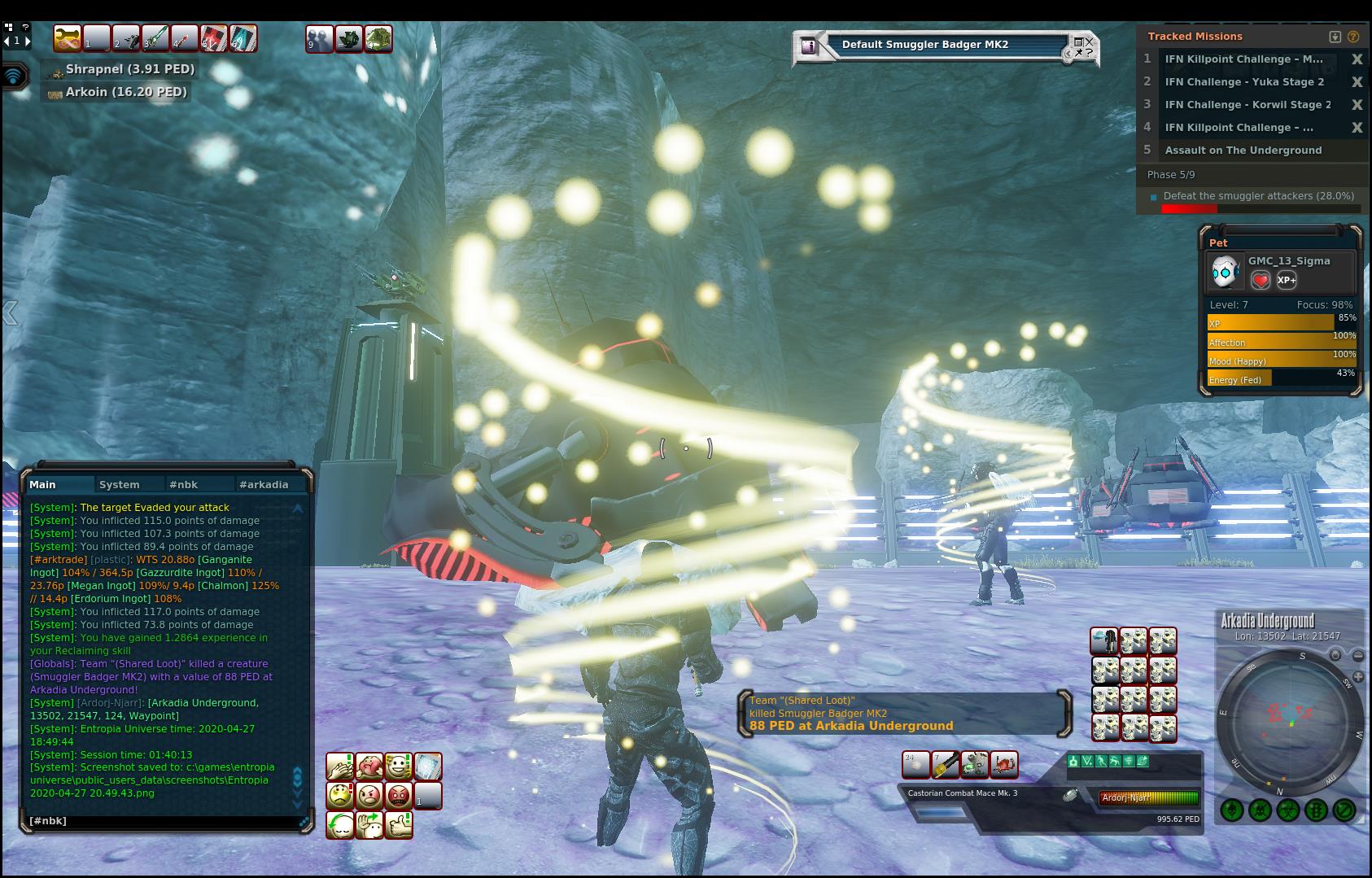Remove IFN Challenge - Yuka Stage 2 from tracking
Viewport: 1372px width, 878px height.
click(x=1357, y=82)
